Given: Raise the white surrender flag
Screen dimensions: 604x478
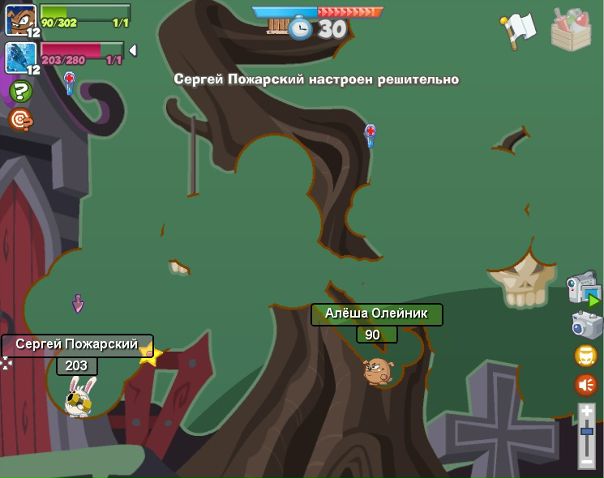Looking at the screenshot, I should point(519,29).
